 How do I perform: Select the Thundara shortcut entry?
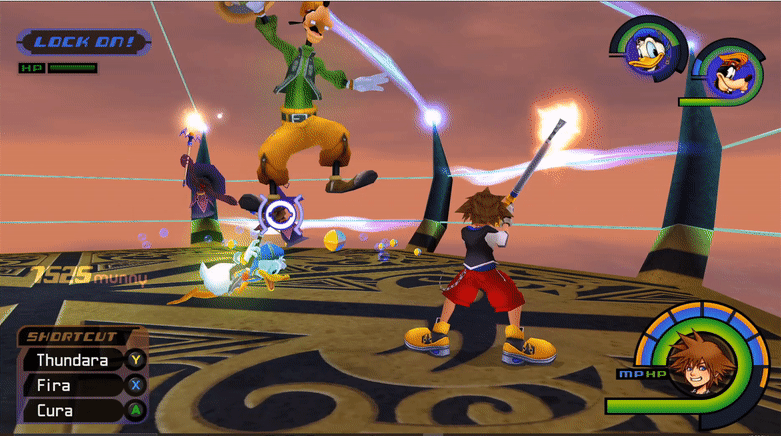click(x=73, y=359)
